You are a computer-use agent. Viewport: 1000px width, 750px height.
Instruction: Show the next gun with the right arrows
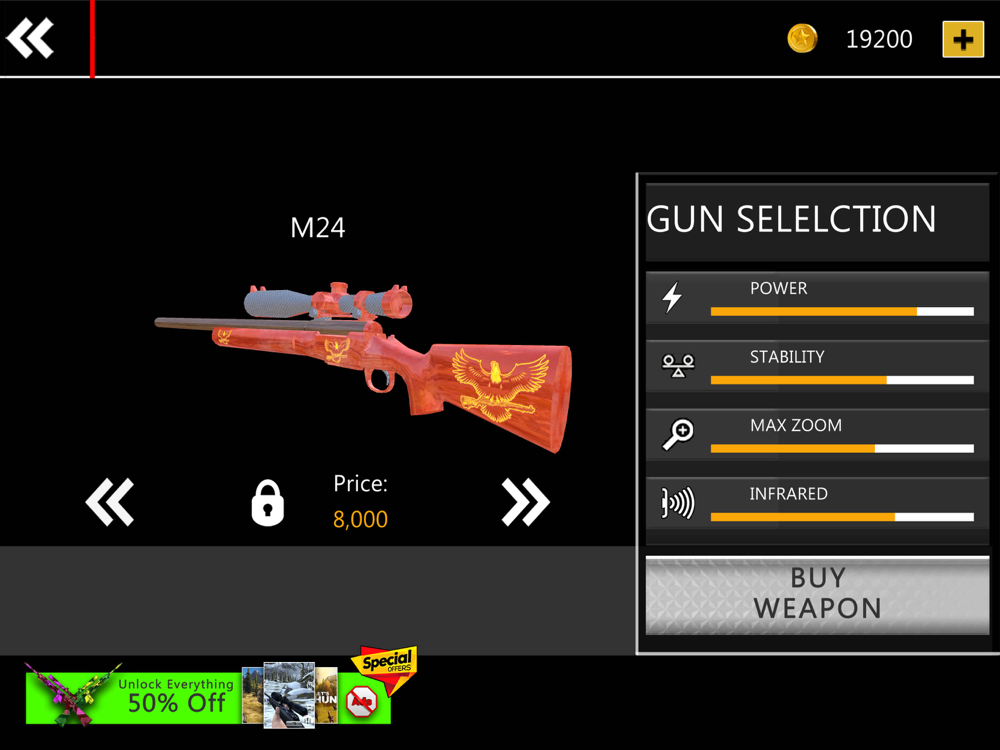click(525, 502)
